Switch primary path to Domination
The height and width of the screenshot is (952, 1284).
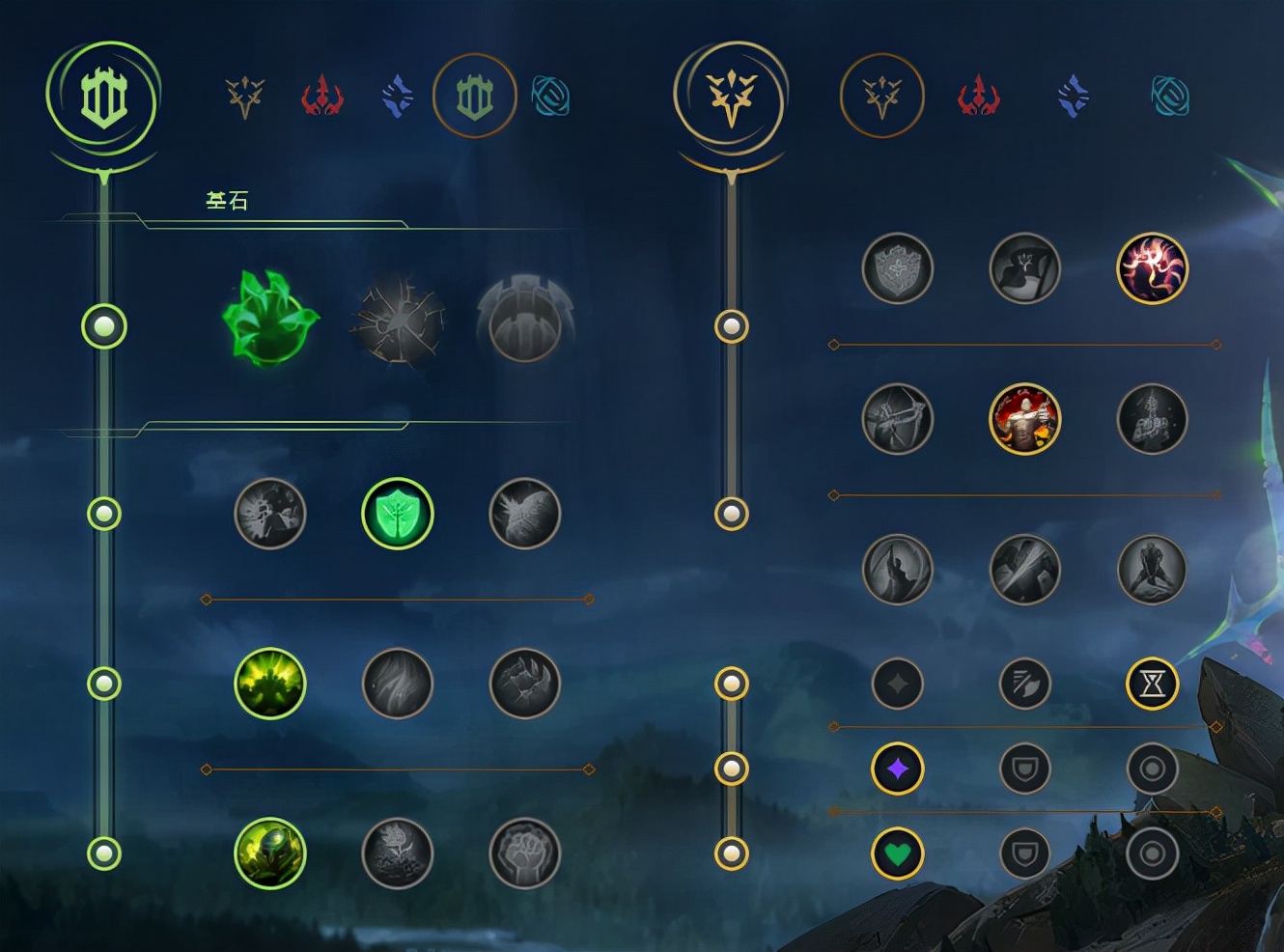321,97
